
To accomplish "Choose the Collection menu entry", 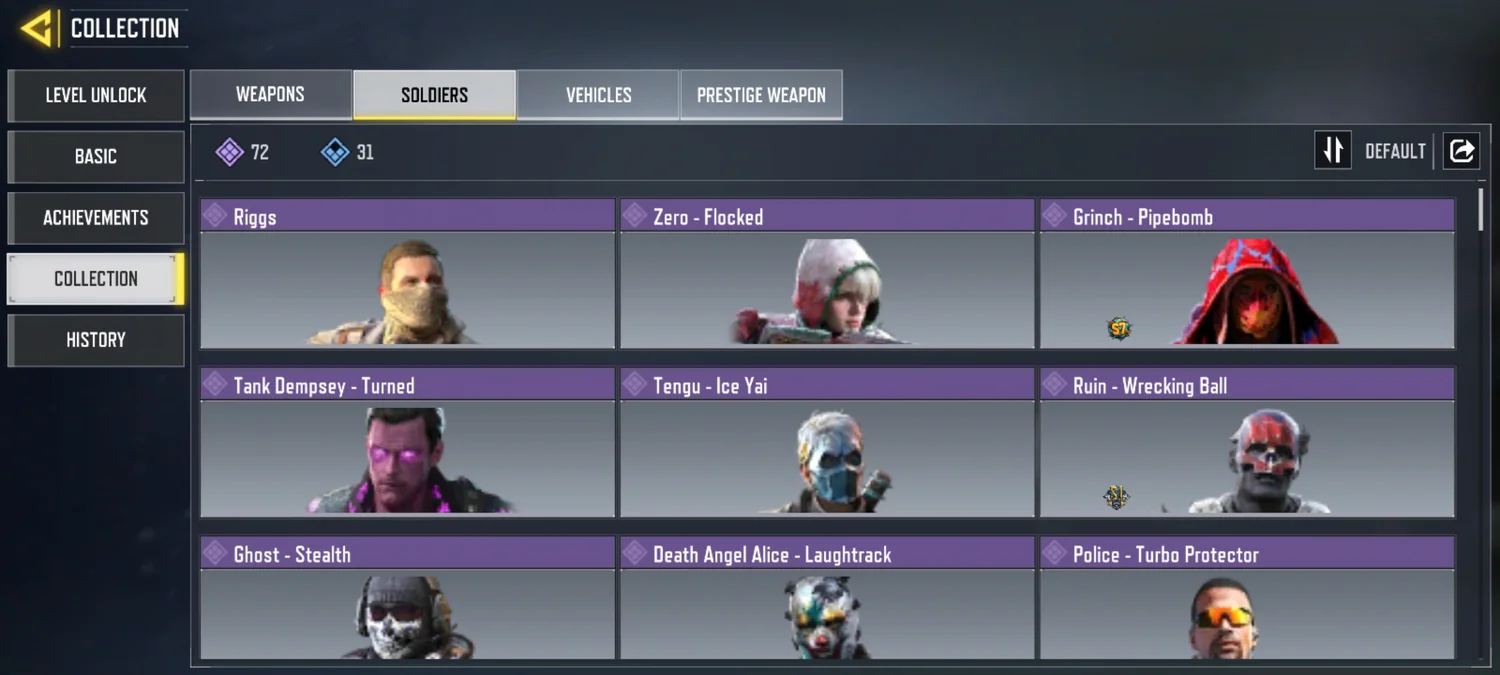I will [x=96, y=279].
